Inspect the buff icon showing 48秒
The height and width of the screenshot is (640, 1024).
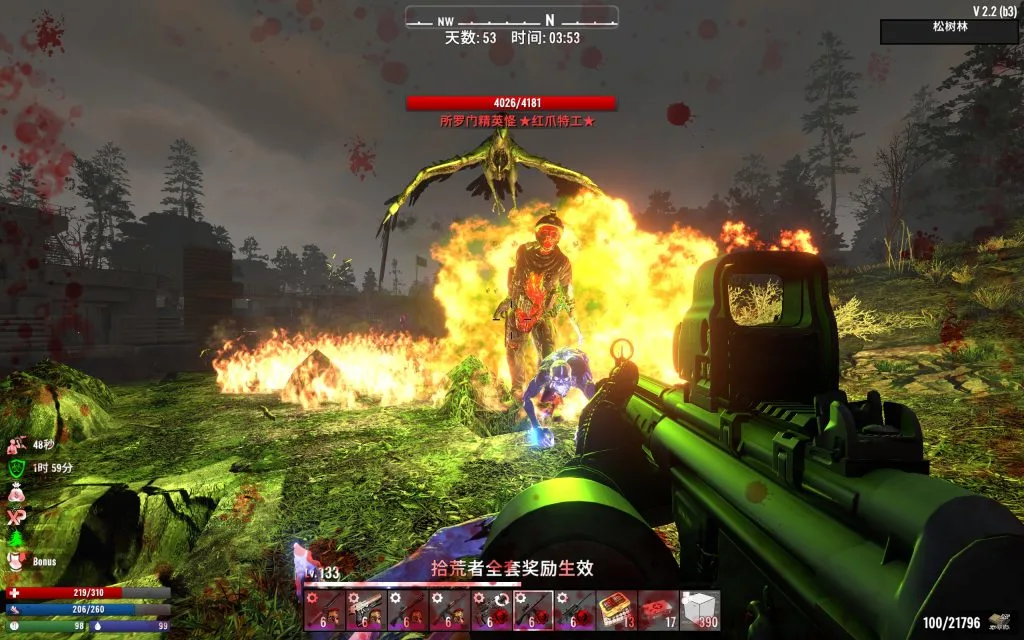pyautogui.click(x=17, y=444)
